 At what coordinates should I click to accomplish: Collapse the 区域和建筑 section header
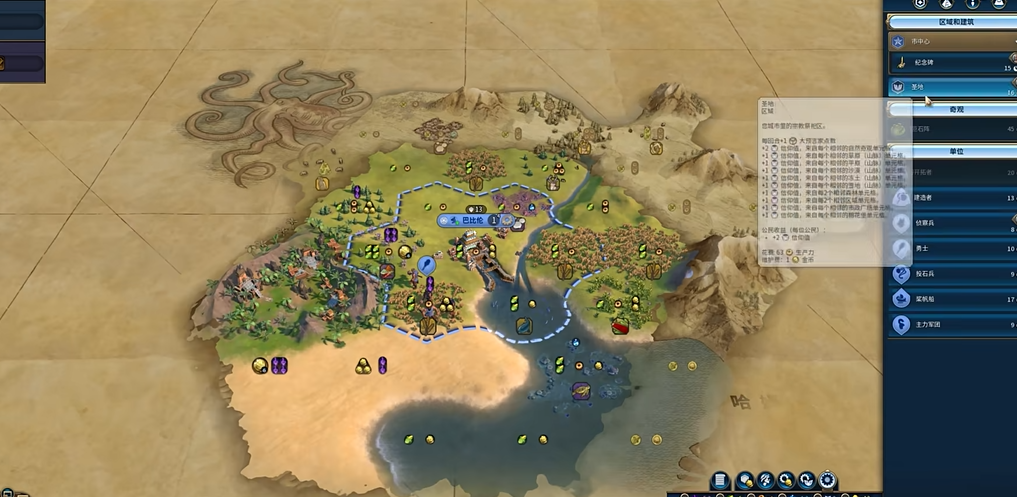tap(952, 20)
